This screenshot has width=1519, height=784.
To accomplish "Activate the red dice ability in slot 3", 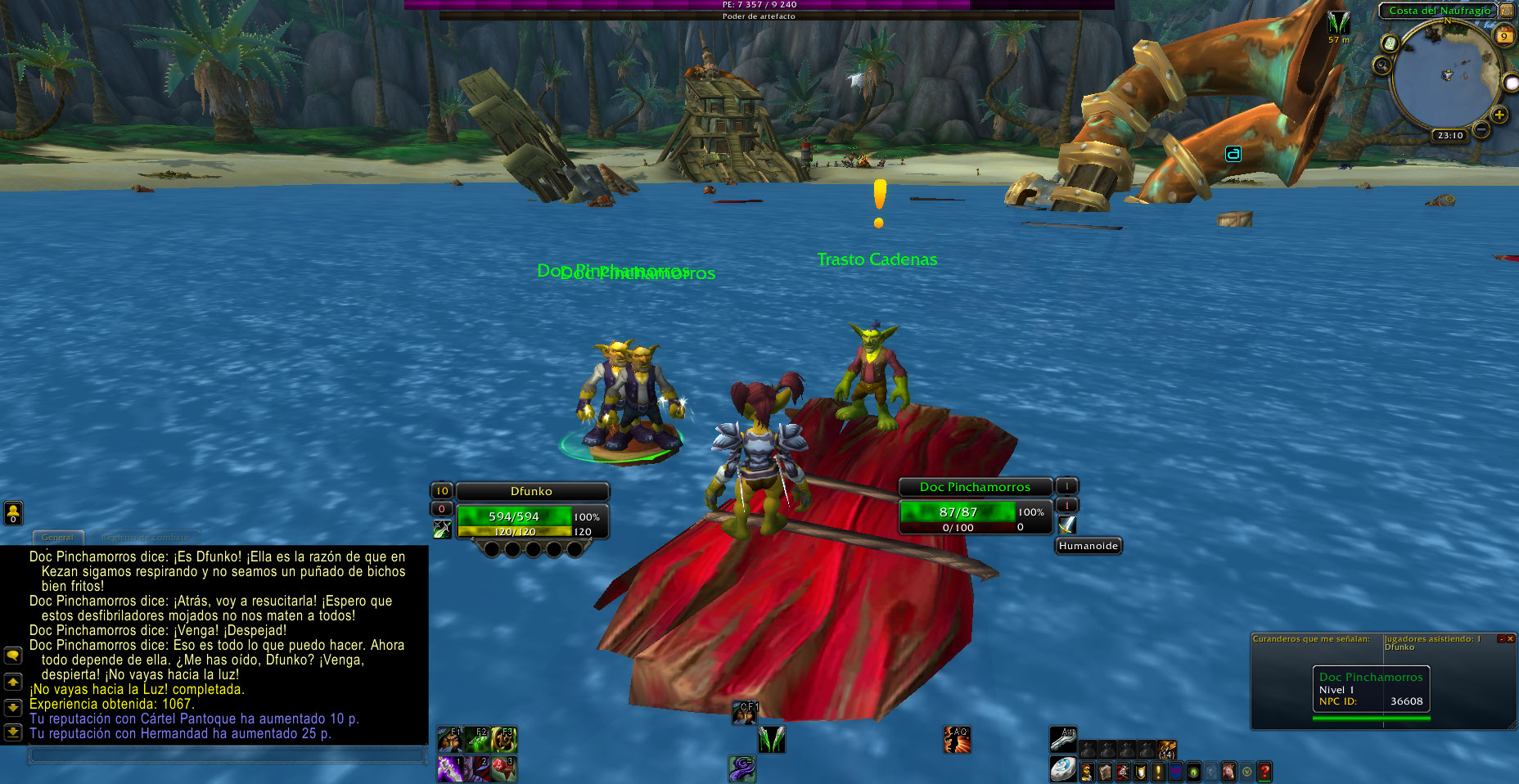I will point(503,768).
